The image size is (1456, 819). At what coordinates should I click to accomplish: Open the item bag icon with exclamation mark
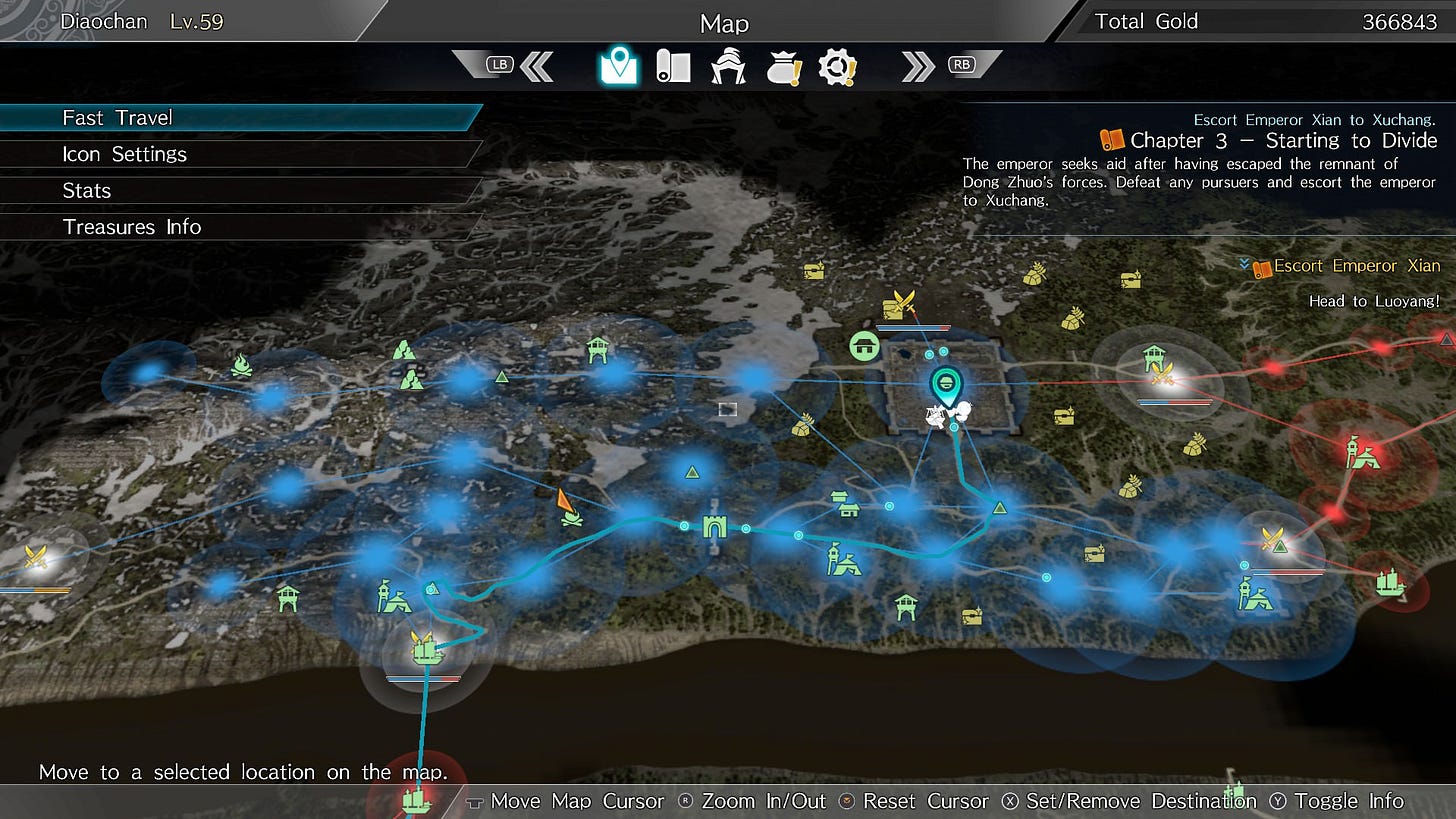[x=784, y=66]
